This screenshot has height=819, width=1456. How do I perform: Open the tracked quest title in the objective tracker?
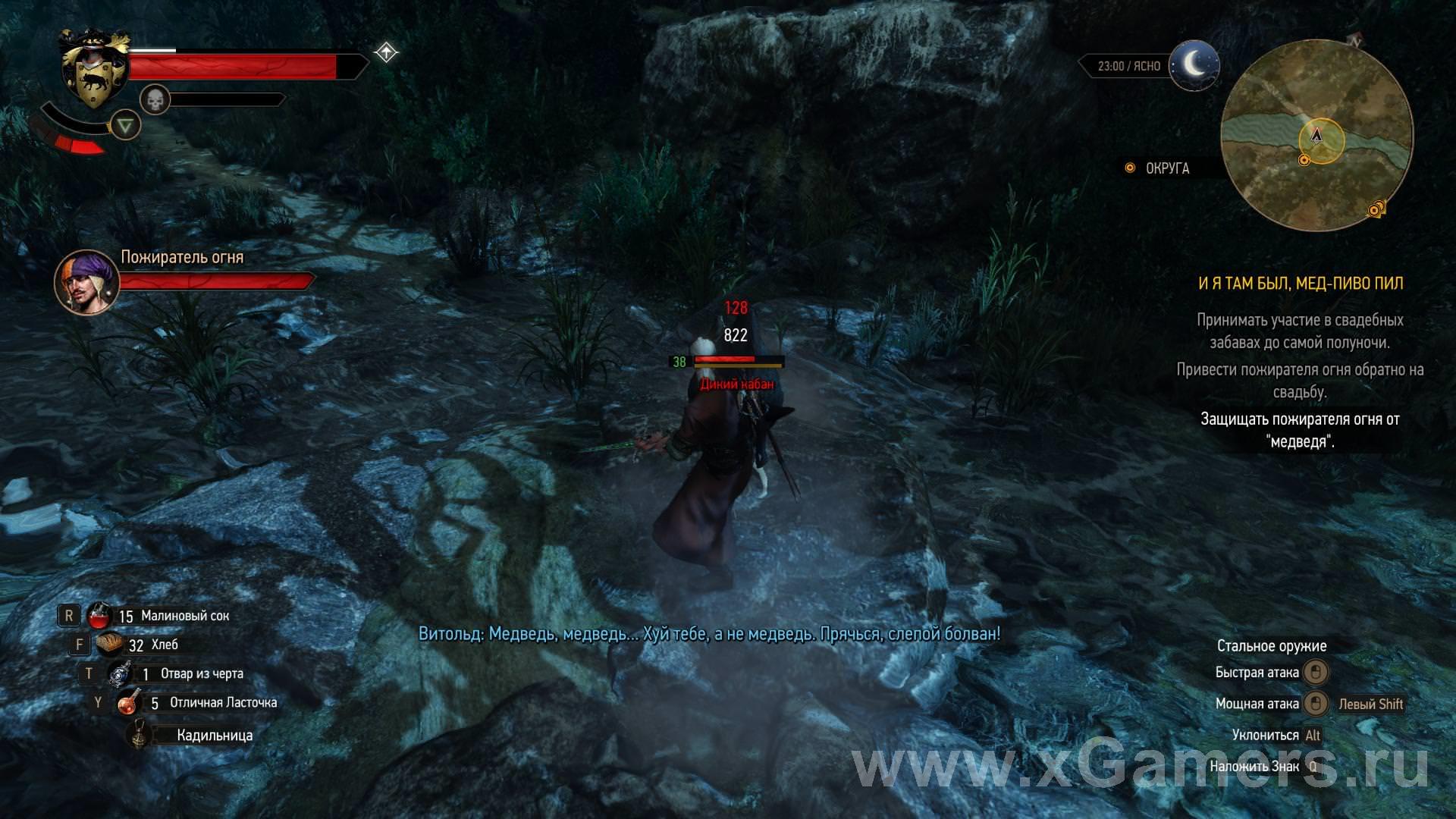click(x=1300, y=284)
